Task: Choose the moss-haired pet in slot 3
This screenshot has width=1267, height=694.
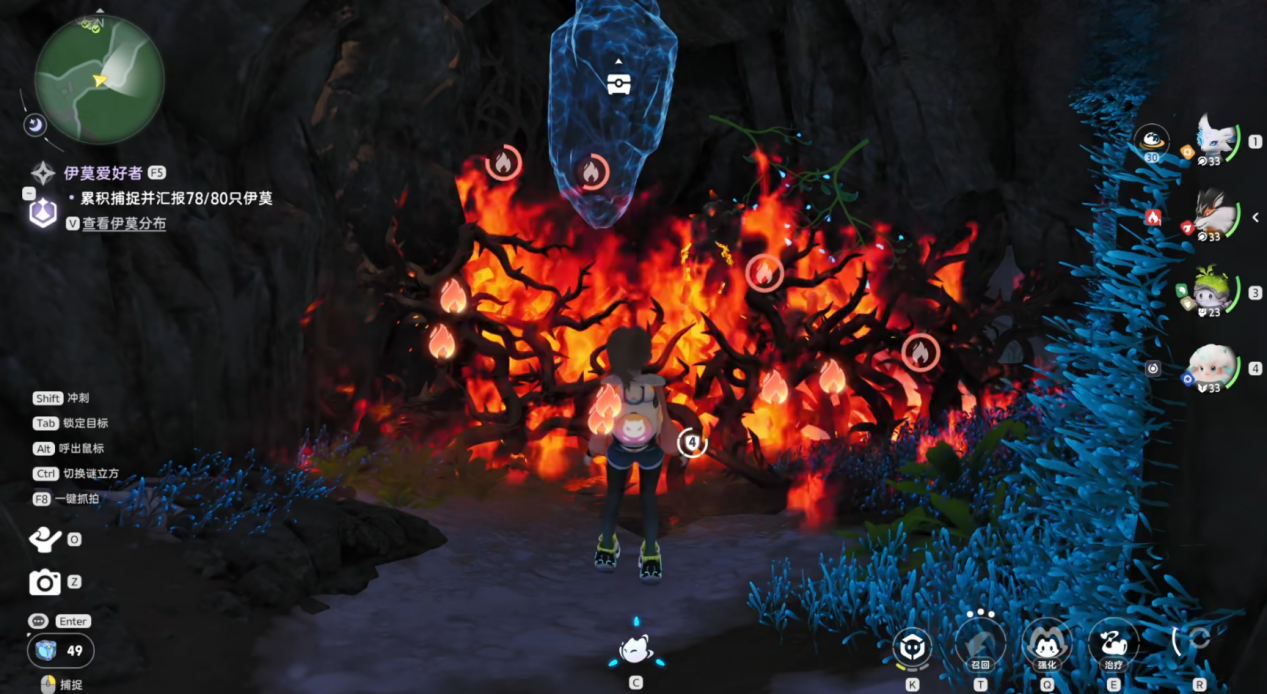Action: pos(1215,293)
